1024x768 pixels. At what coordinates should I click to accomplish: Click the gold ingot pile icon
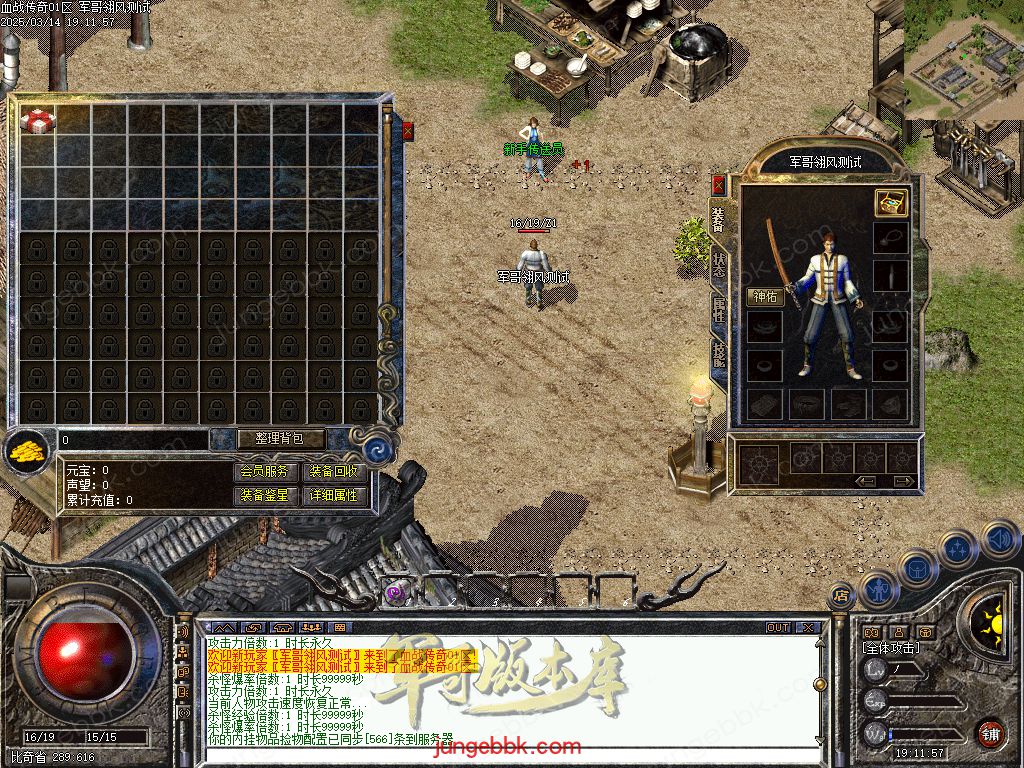(x=27, y=452)
